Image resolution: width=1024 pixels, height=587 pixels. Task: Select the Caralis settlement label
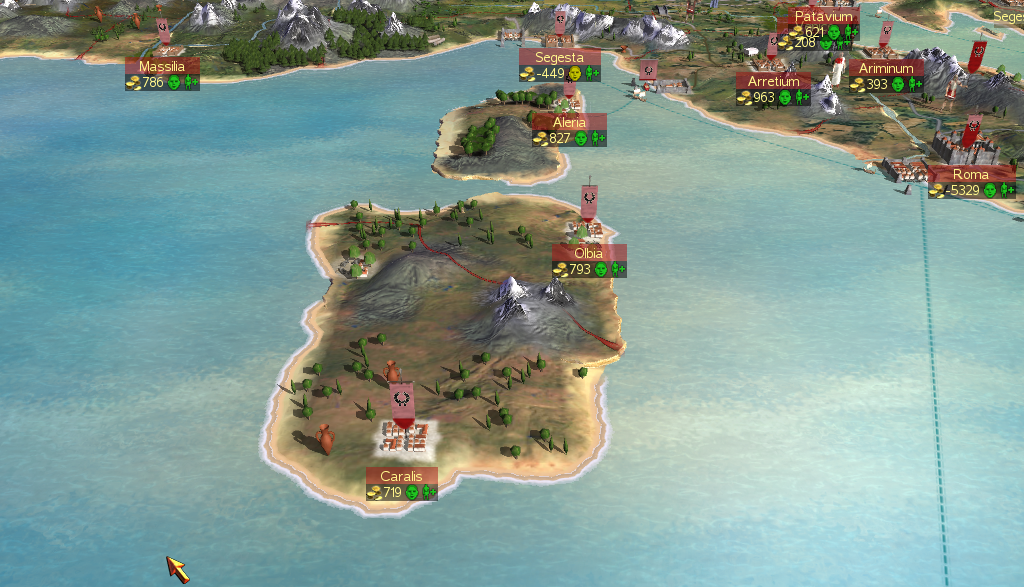[401, 476]
